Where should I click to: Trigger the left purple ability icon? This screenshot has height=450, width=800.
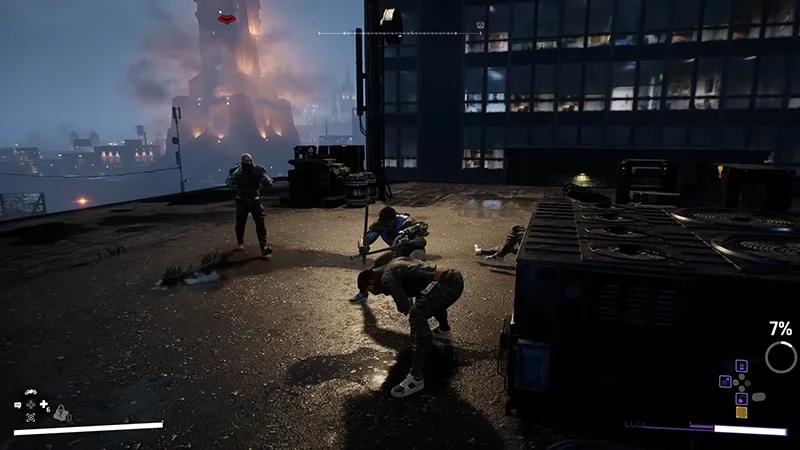click(724, 381)
